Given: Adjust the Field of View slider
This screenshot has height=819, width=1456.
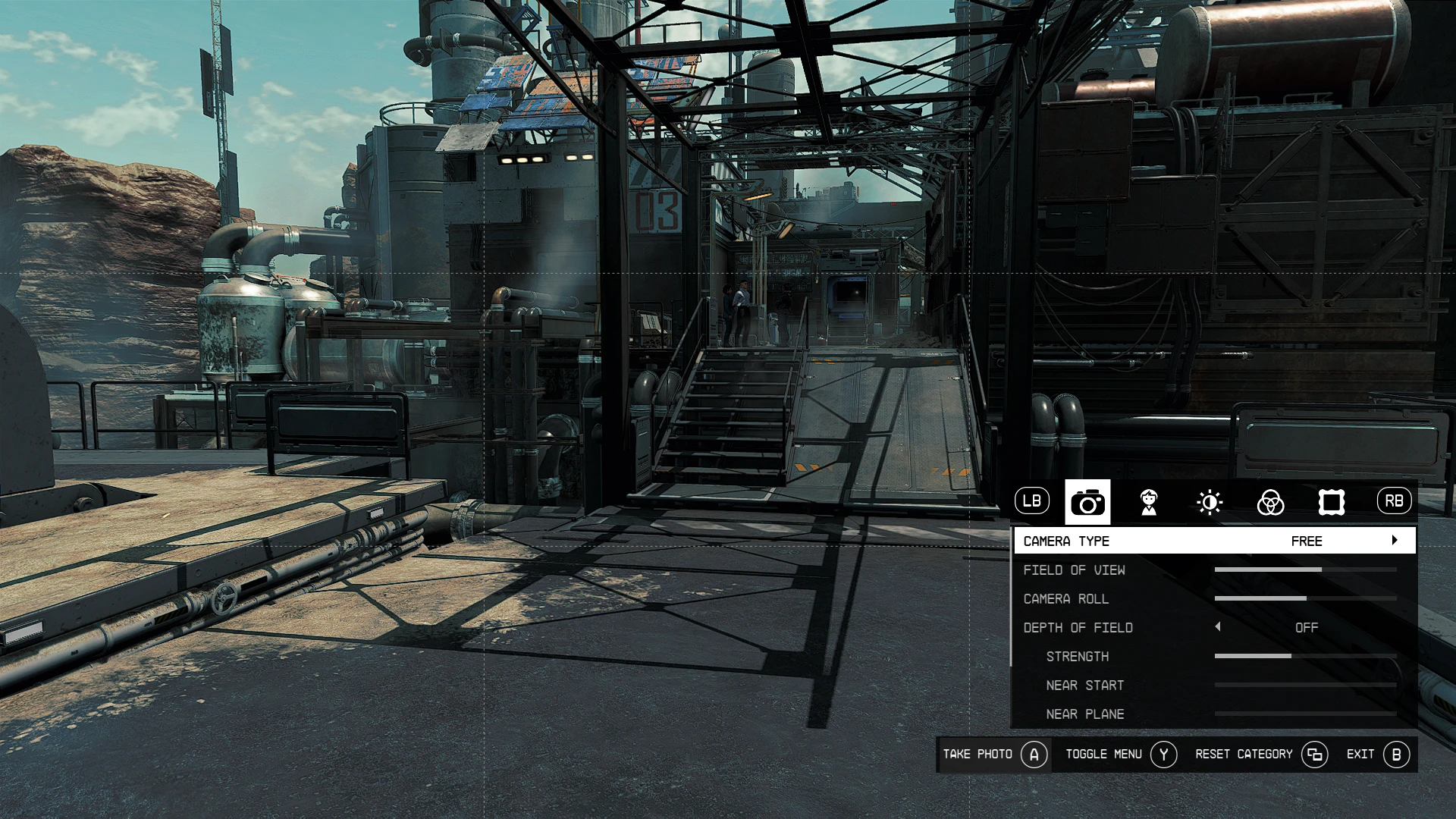Looking at the screenshot, I should (1305, 570).
